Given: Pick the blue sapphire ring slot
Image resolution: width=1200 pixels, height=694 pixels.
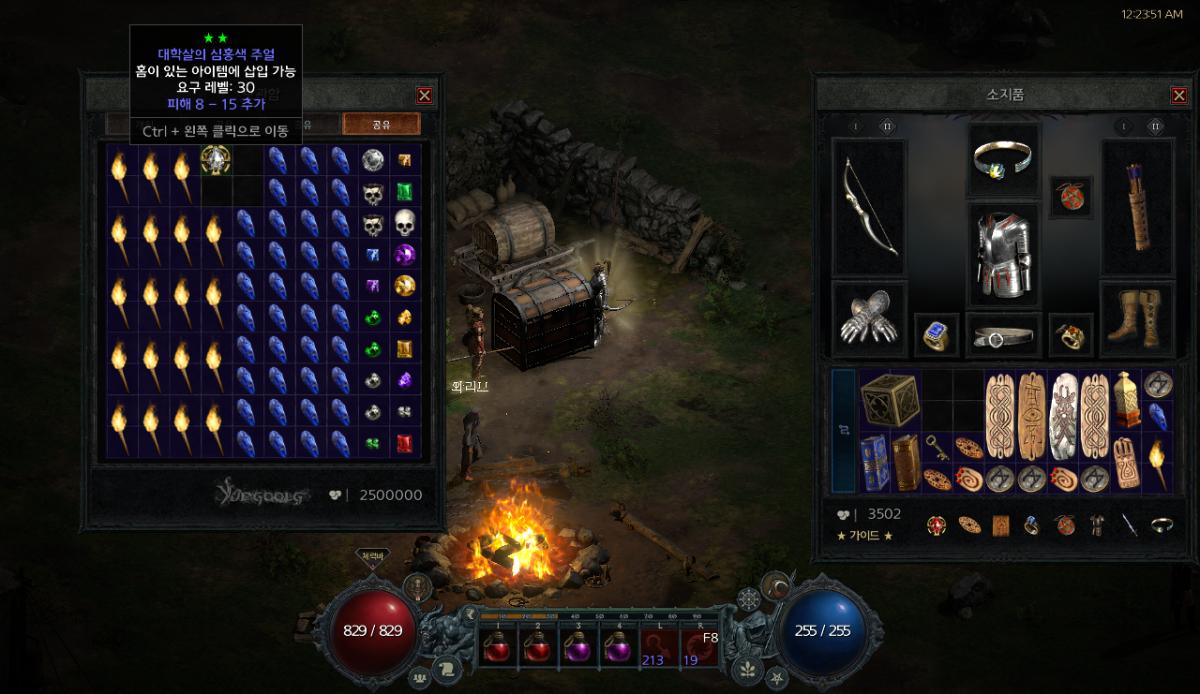Looking at the screenshot, I should (x=936, y=336).
